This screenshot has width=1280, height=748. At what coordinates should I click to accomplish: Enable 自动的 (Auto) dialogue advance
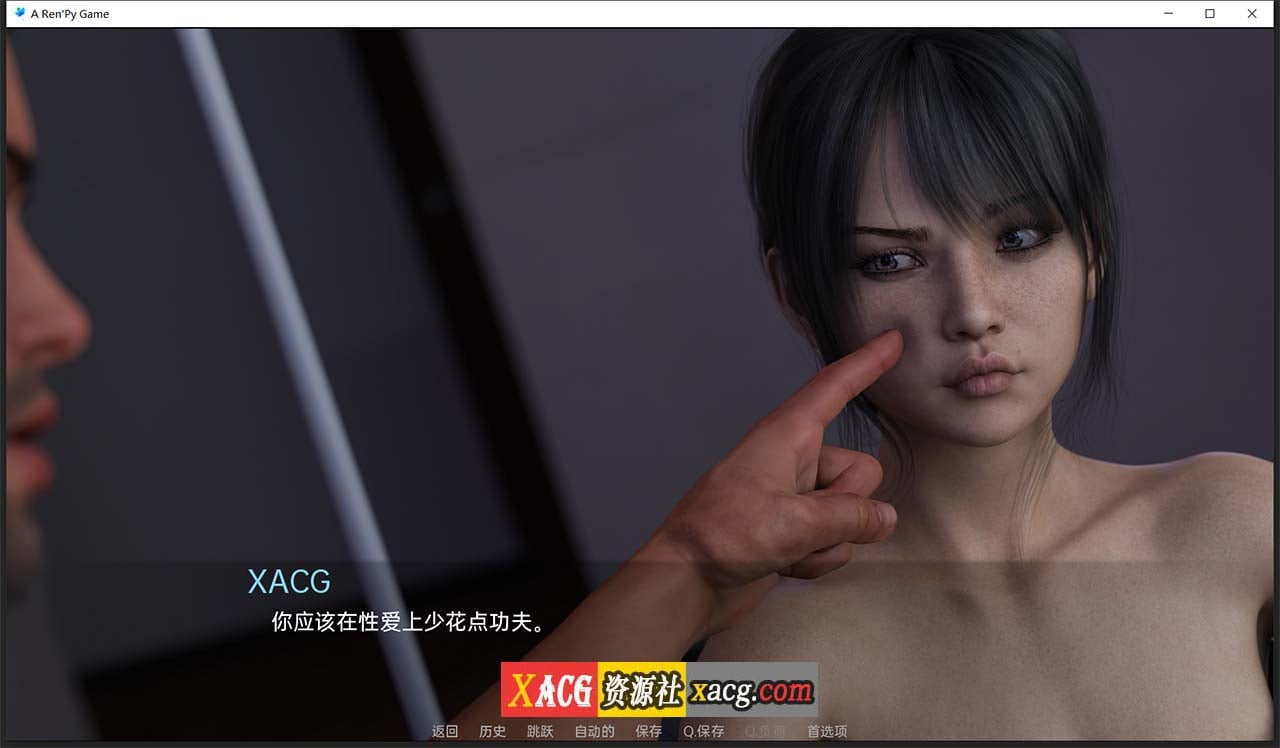(593, 731)
